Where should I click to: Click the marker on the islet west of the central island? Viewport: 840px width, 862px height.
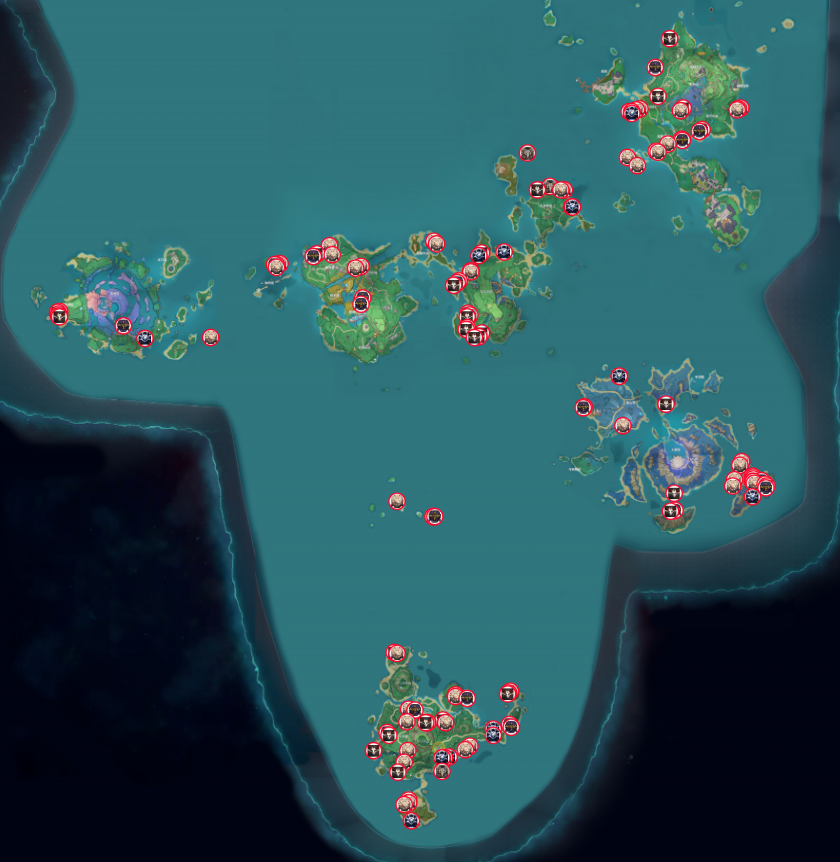point(277,266)
